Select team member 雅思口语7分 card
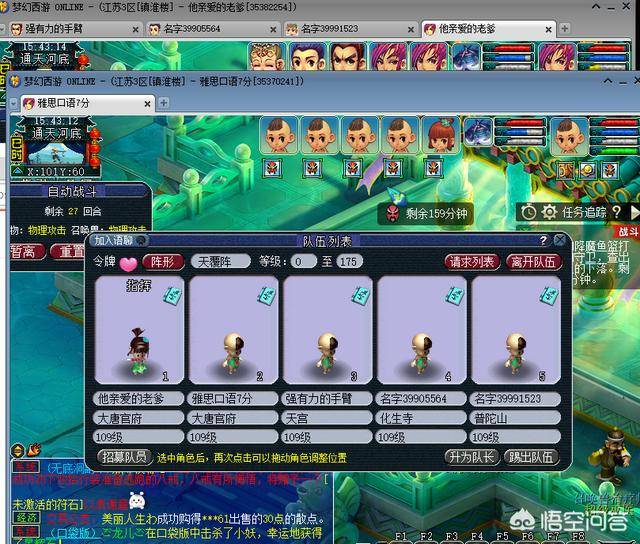The image size is (640, 544). (x=234, y=332)
